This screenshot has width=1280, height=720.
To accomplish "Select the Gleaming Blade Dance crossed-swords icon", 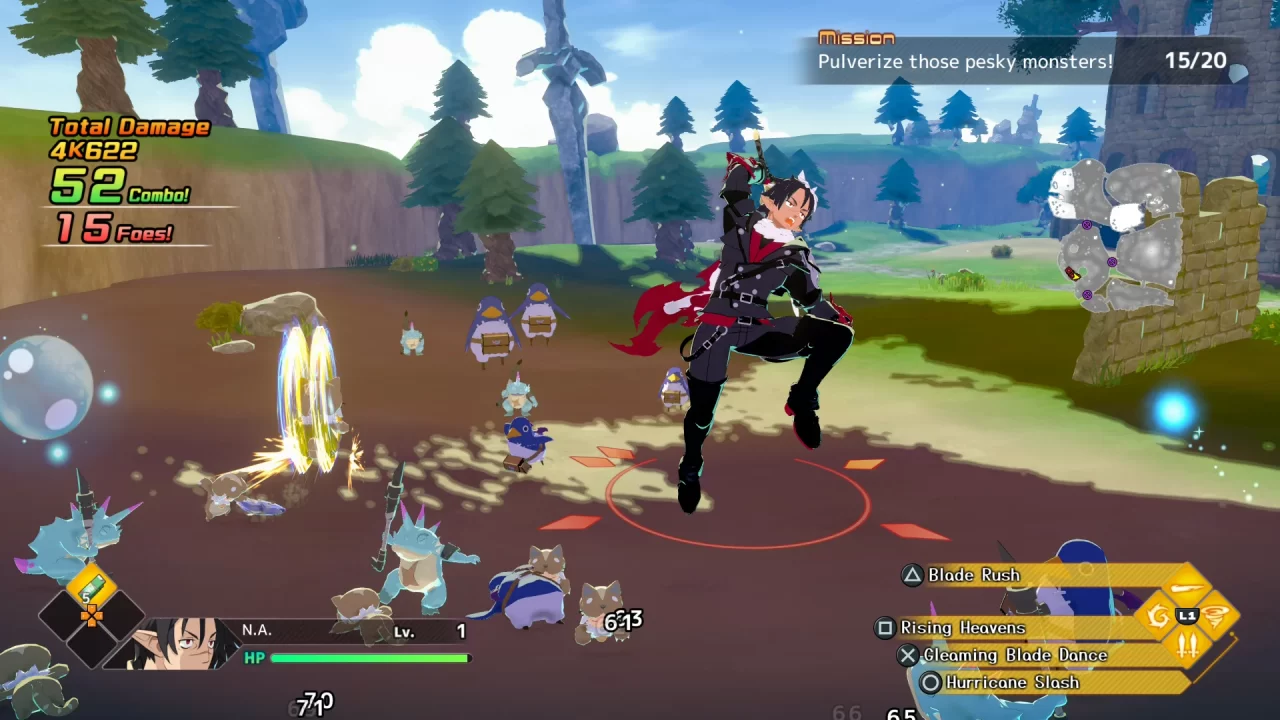I will coord(1187,645).
